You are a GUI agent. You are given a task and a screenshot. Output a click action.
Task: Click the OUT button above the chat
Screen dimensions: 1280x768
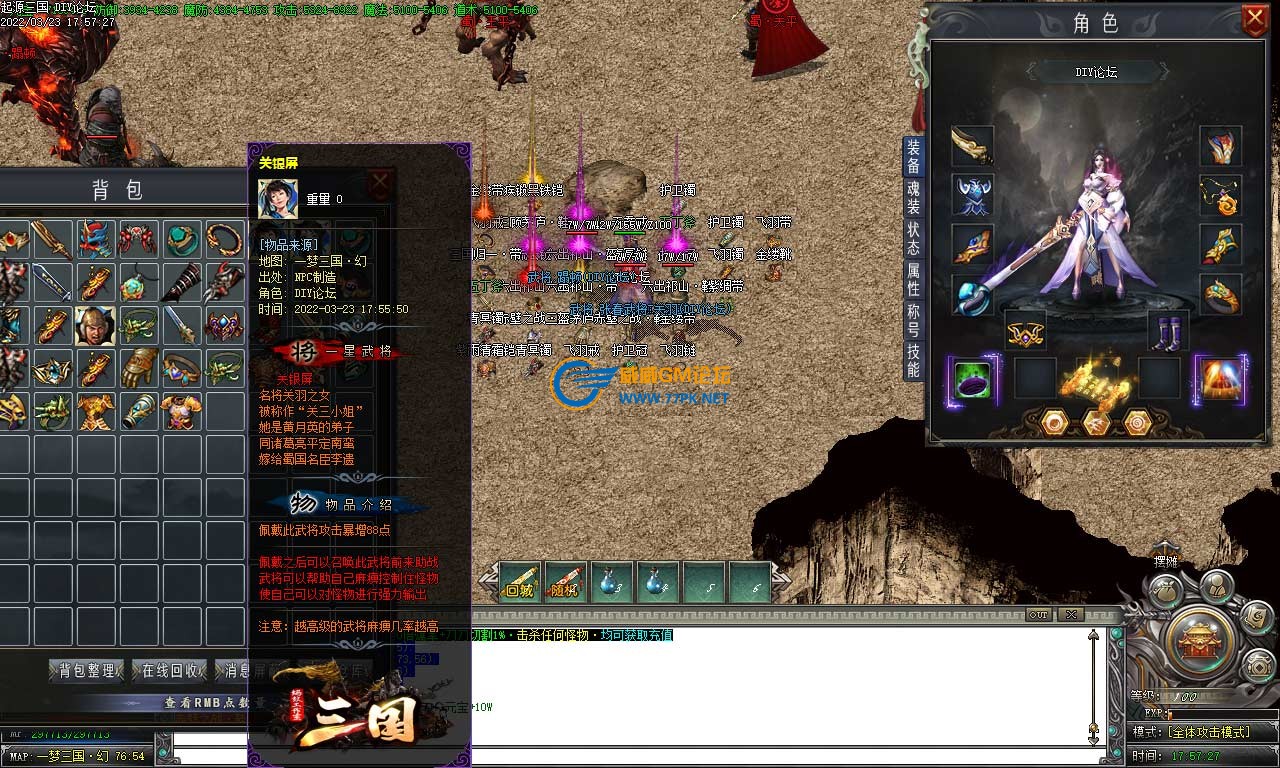click(x=1039, y=614)
